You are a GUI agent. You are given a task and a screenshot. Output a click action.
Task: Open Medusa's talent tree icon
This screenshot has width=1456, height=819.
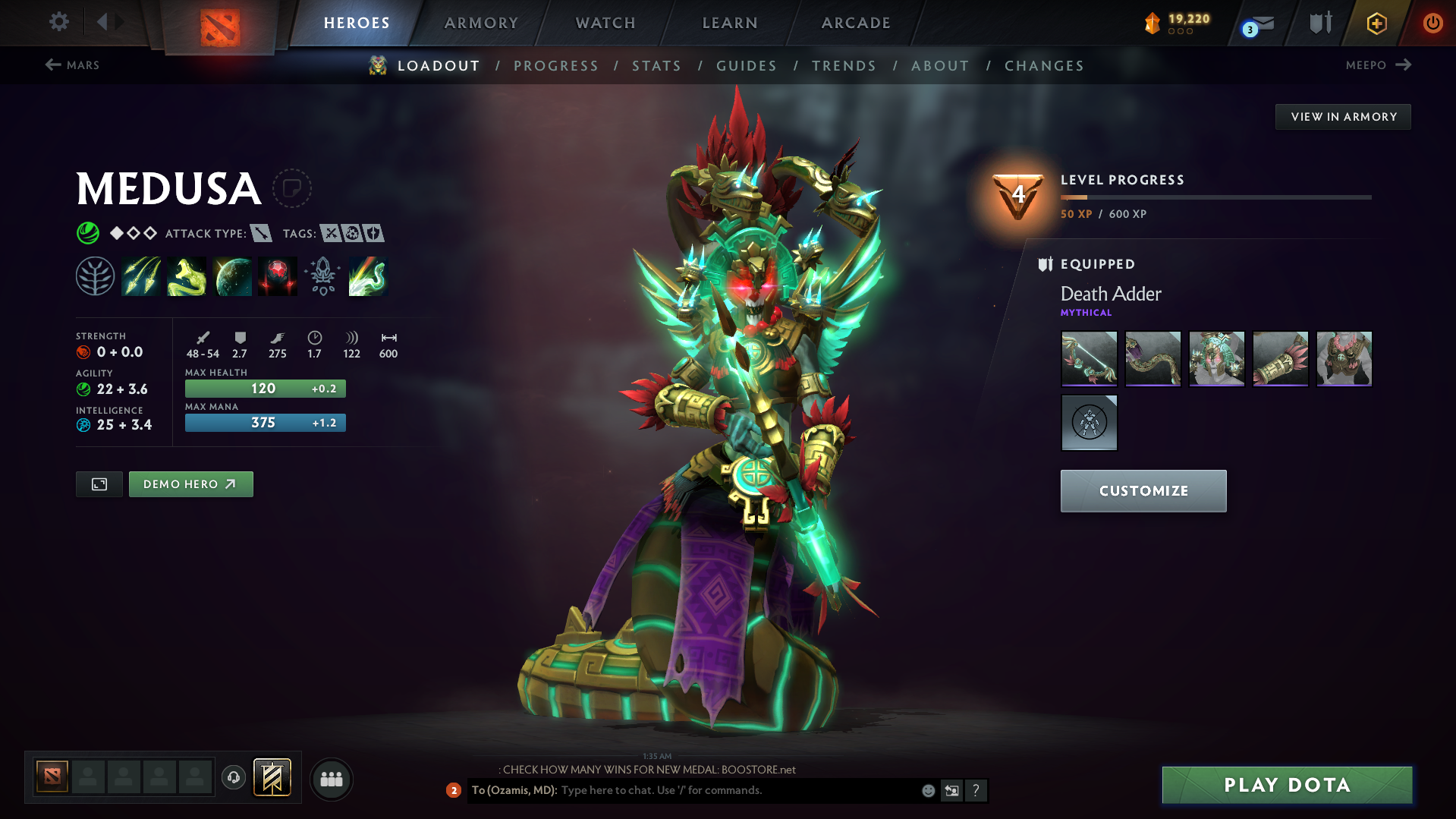(95, 276)
